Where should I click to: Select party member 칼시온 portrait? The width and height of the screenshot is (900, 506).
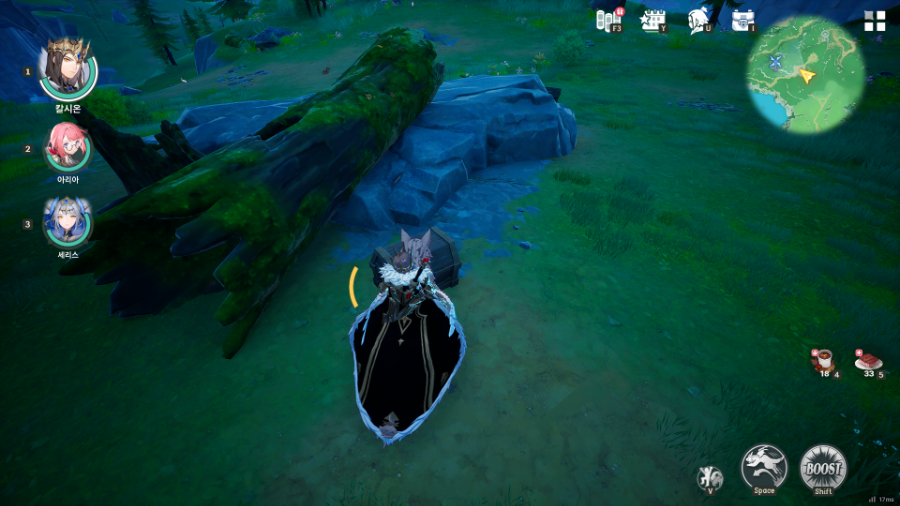point(67,70)
